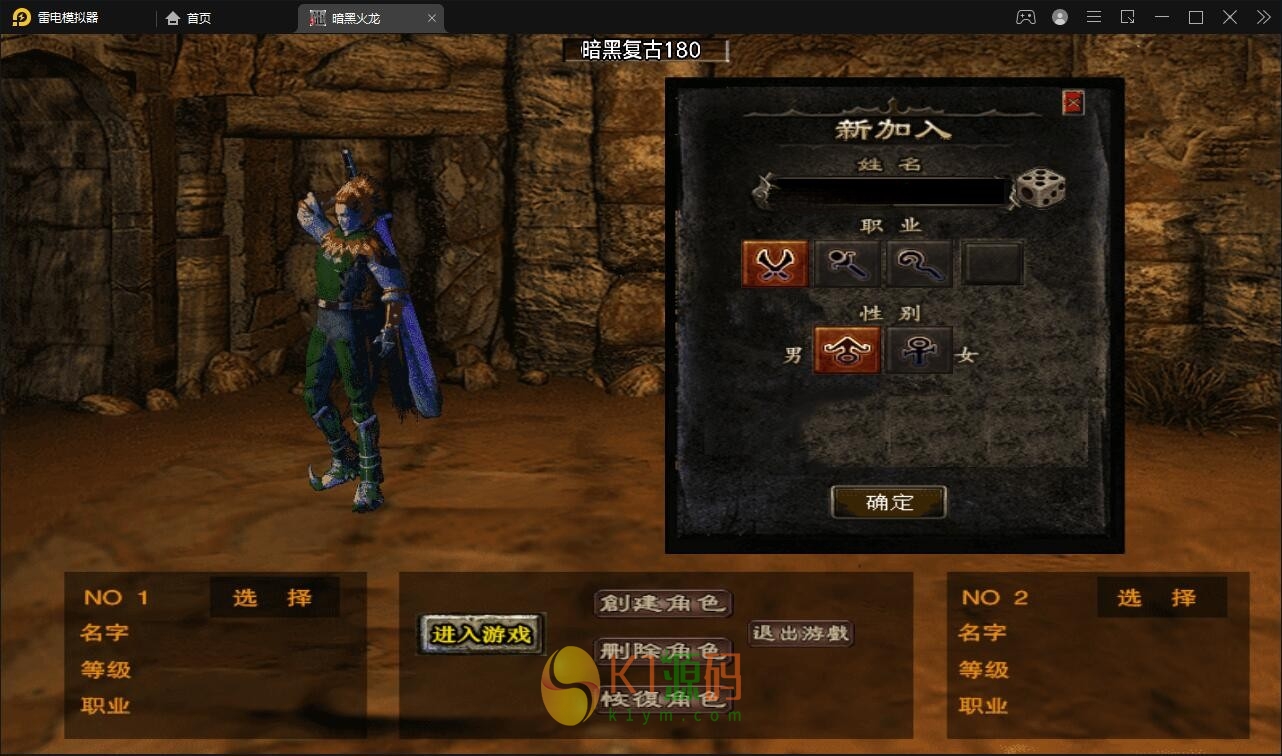Select the empty fourth class slot
This screenshot has height=756, width=1282.
(992, 261)
